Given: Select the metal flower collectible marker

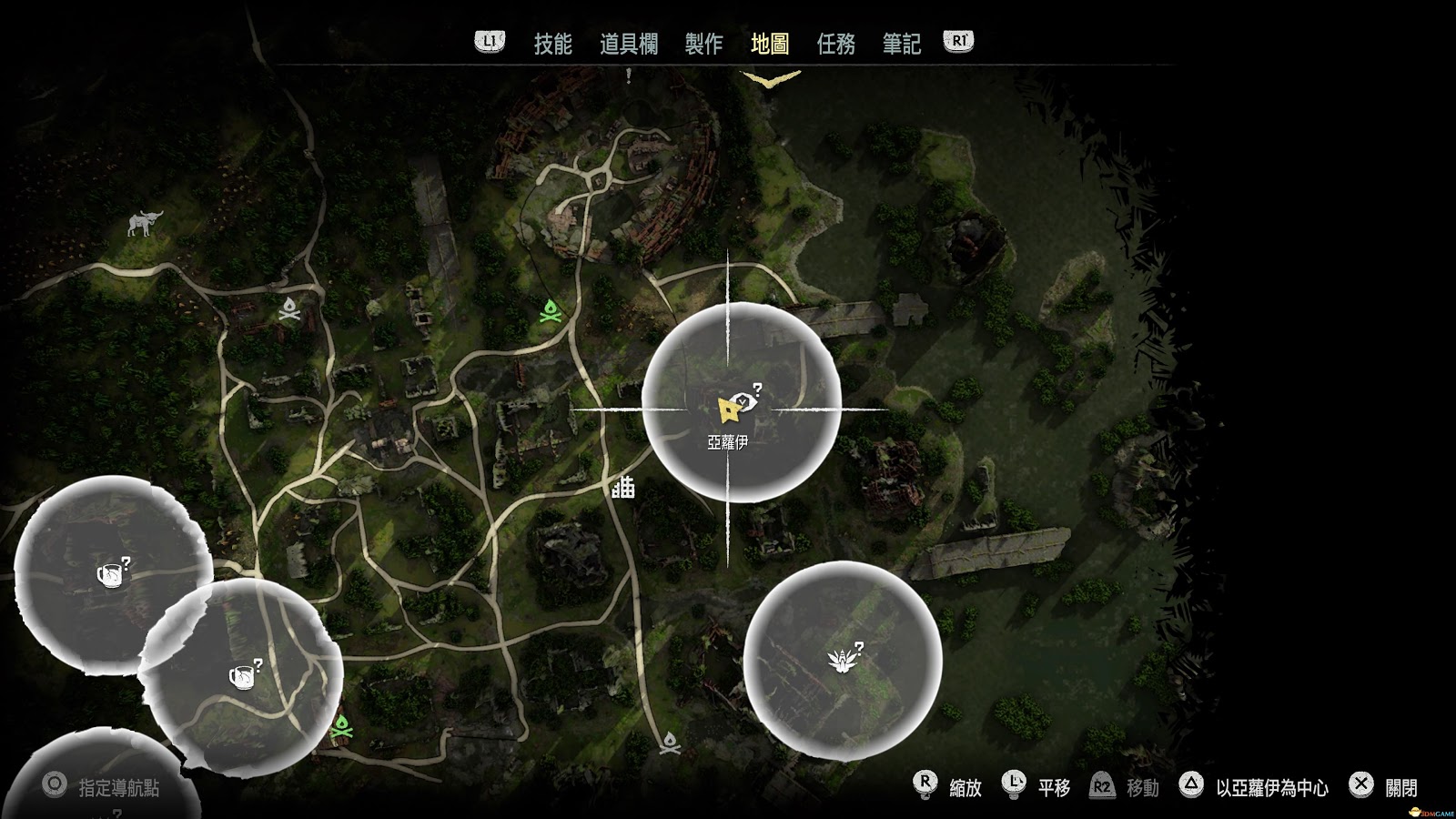Looking at the screenshot, I should point(839,660).
